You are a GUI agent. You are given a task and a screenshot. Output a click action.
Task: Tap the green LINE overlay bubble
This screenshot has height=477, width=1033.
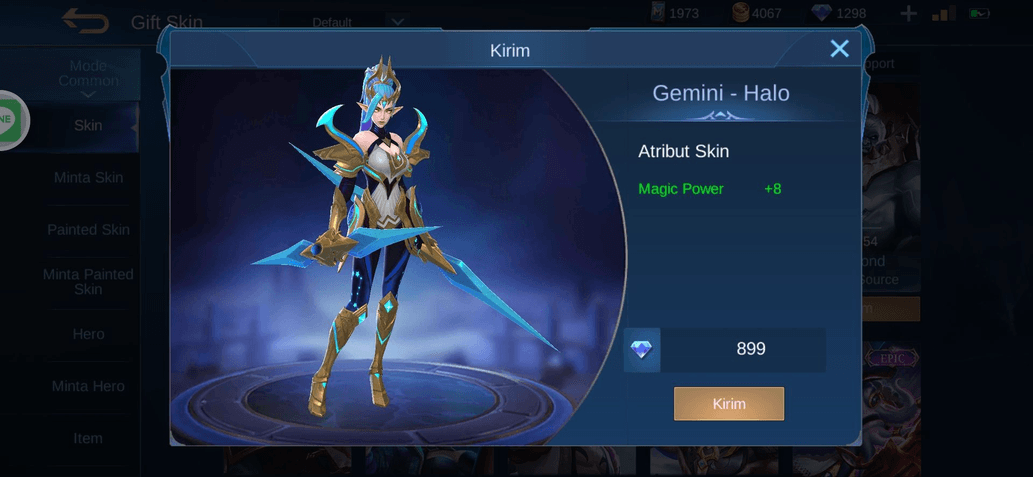8,120
